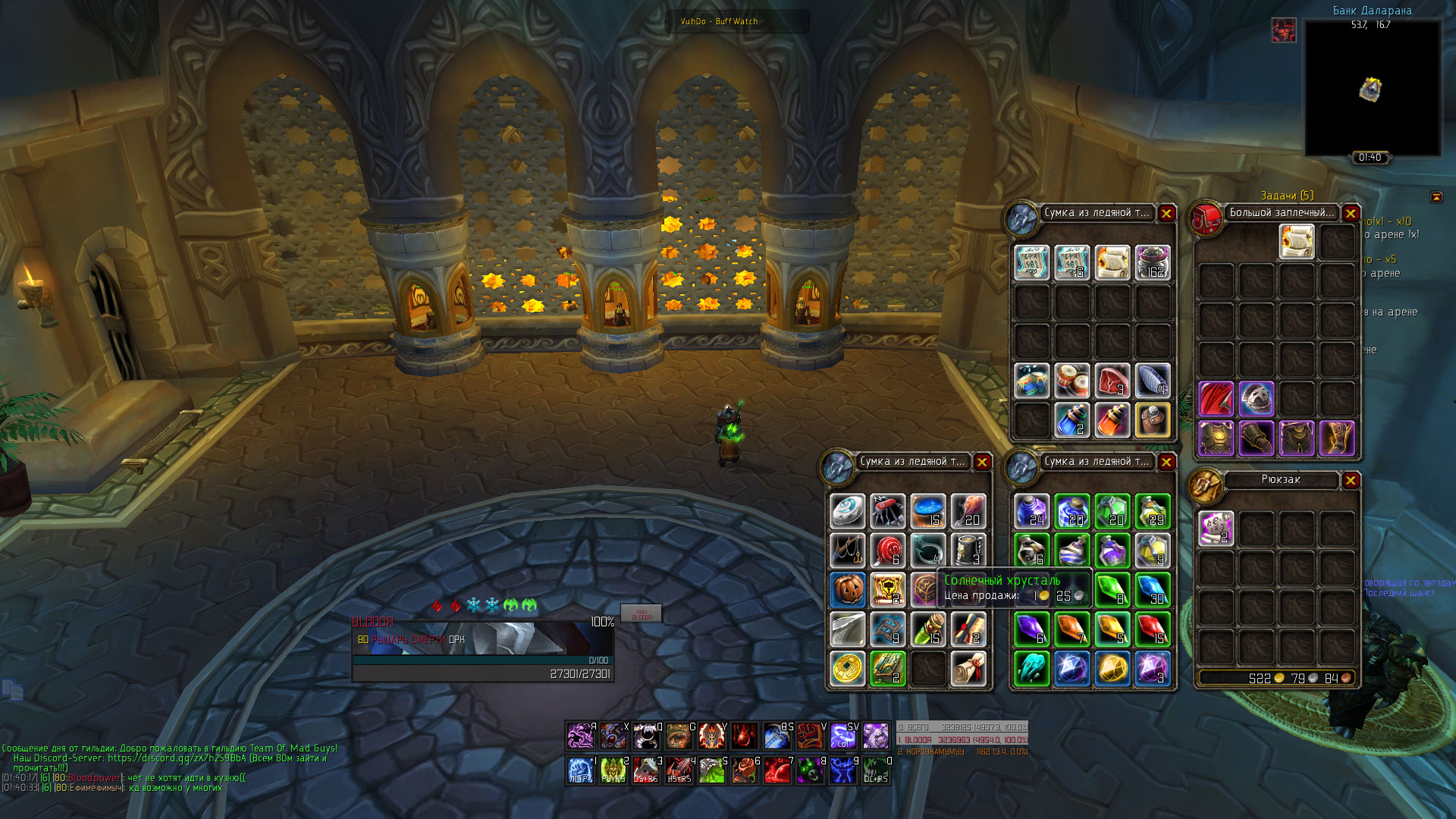Select the Hearthstone in the bag

click(847, 511)
